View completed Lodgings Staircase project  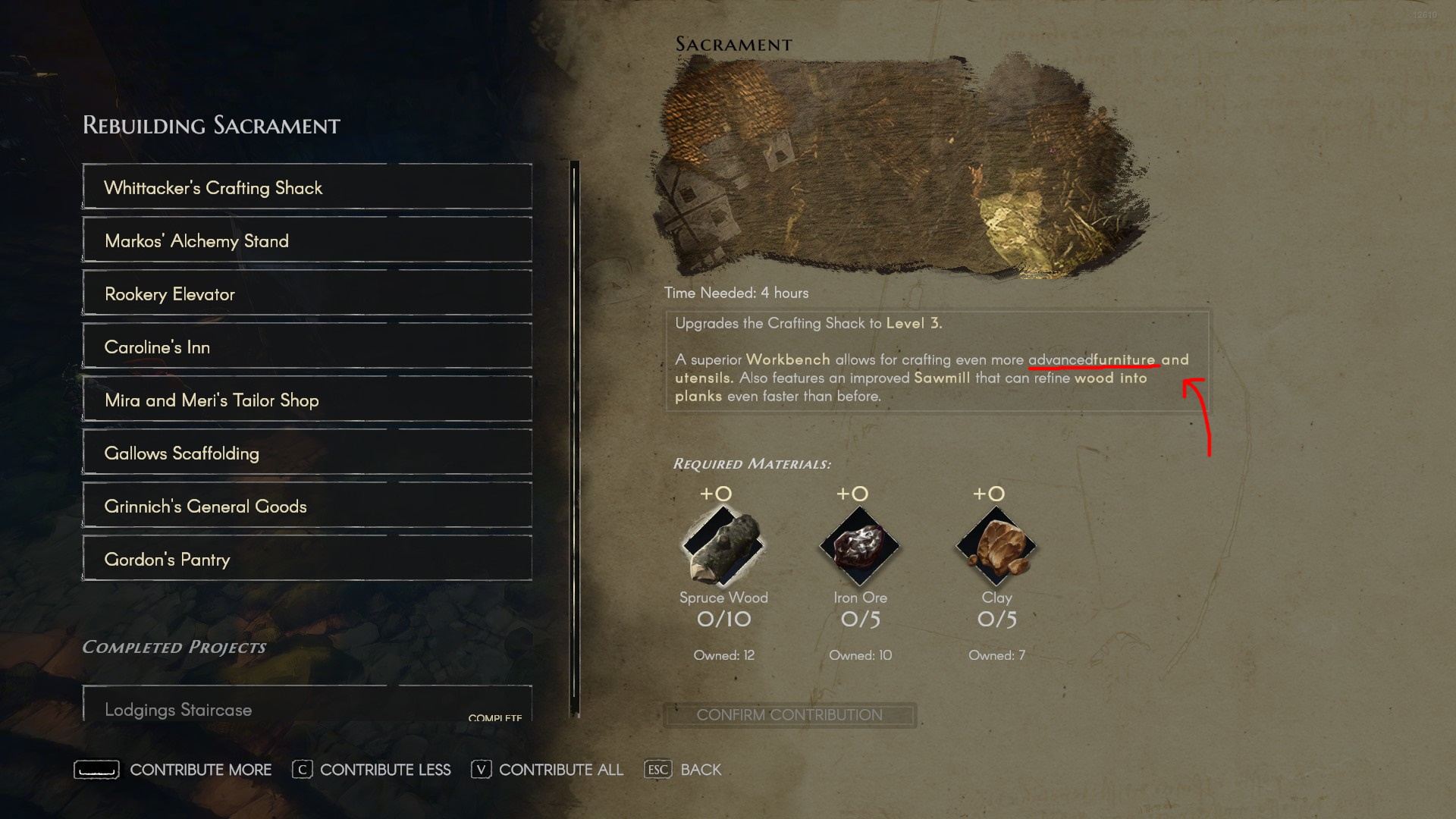(306, 707)
